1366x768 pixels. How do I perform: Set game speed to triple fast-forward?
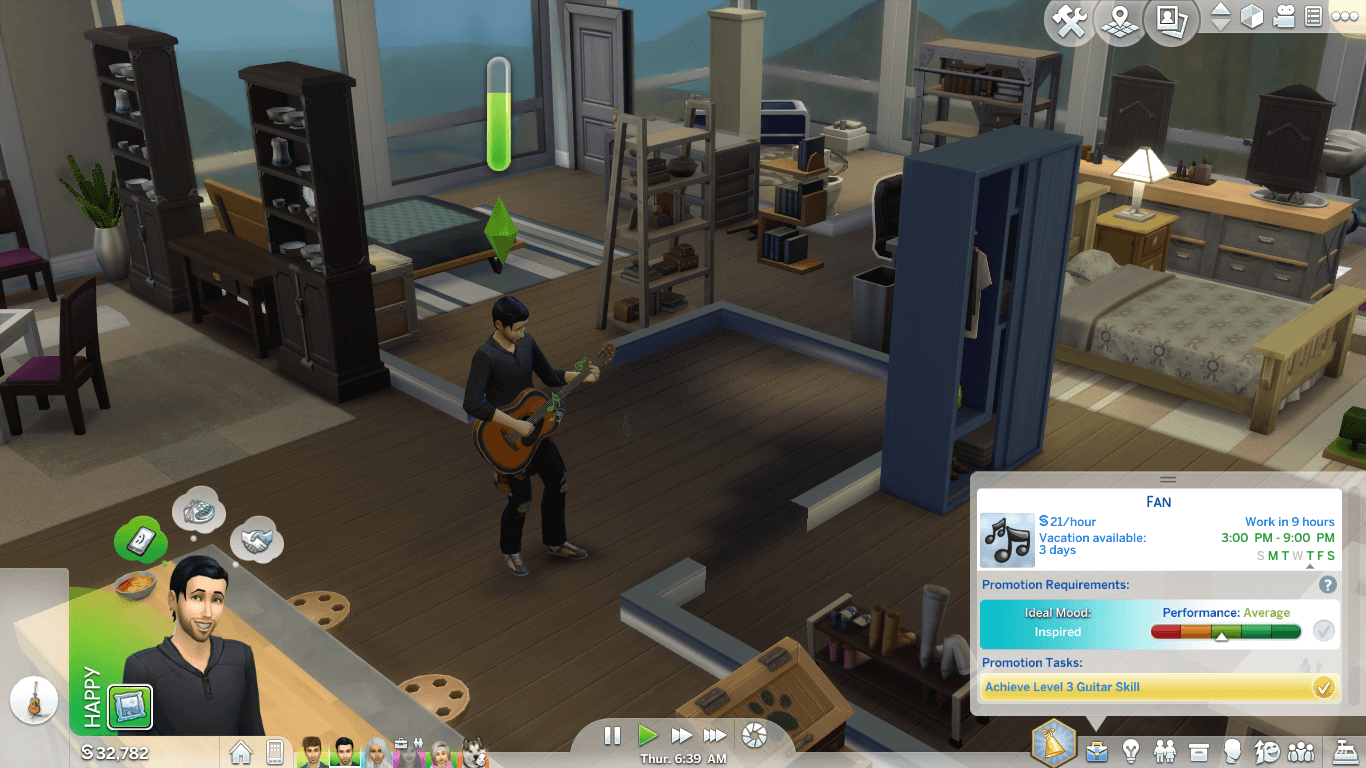point(714,736)
